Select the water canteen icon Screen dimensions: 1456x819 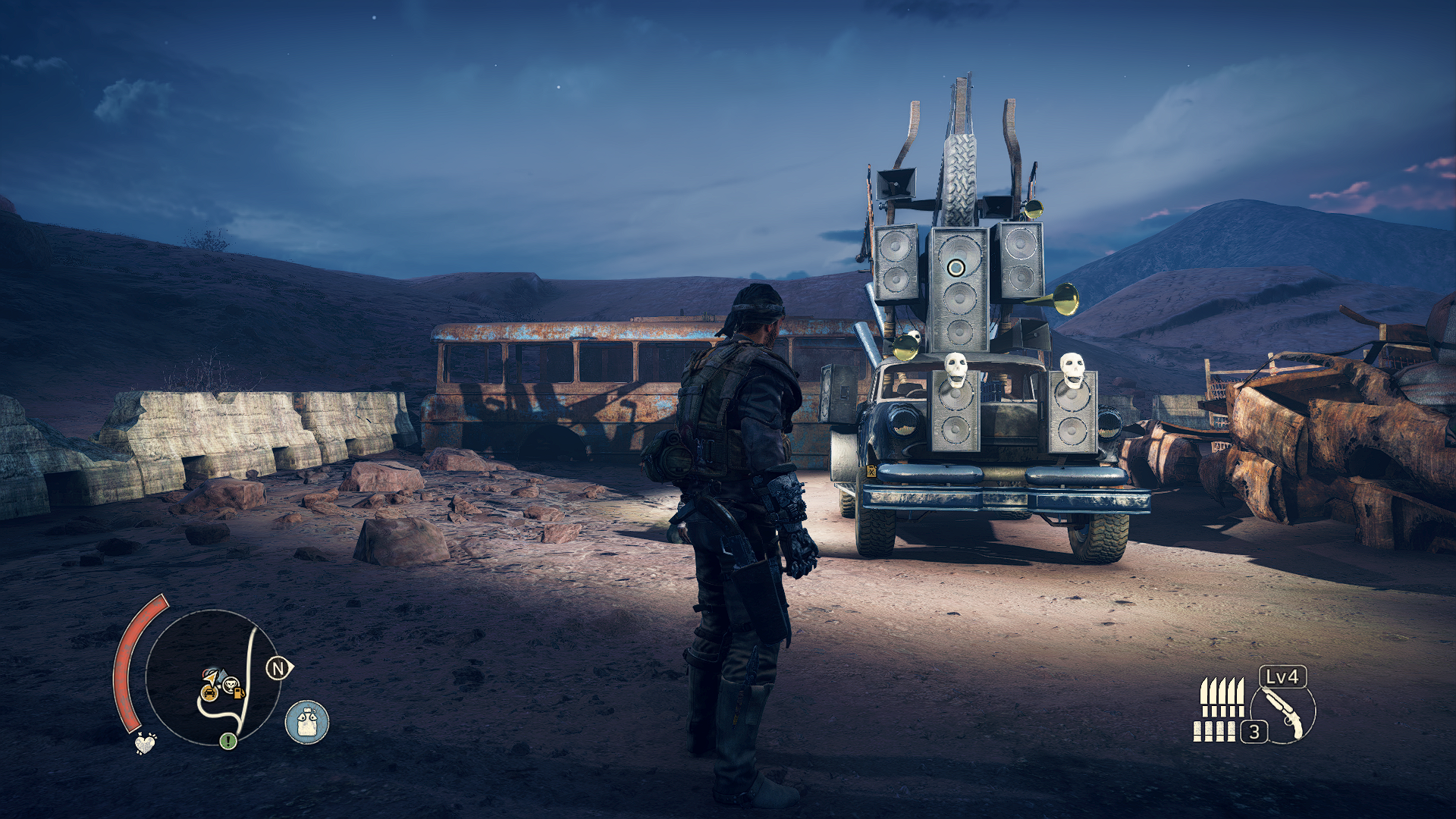(x=307, y=721)
